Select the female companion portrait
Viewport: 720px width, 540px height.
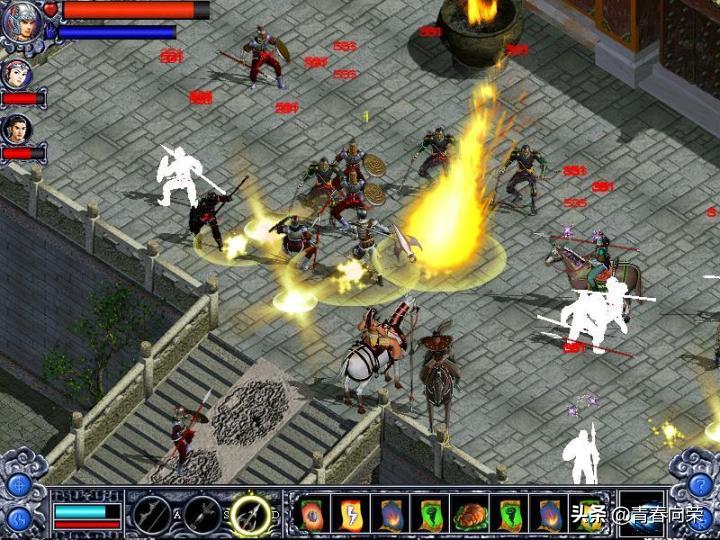click(x=17, y=74)
